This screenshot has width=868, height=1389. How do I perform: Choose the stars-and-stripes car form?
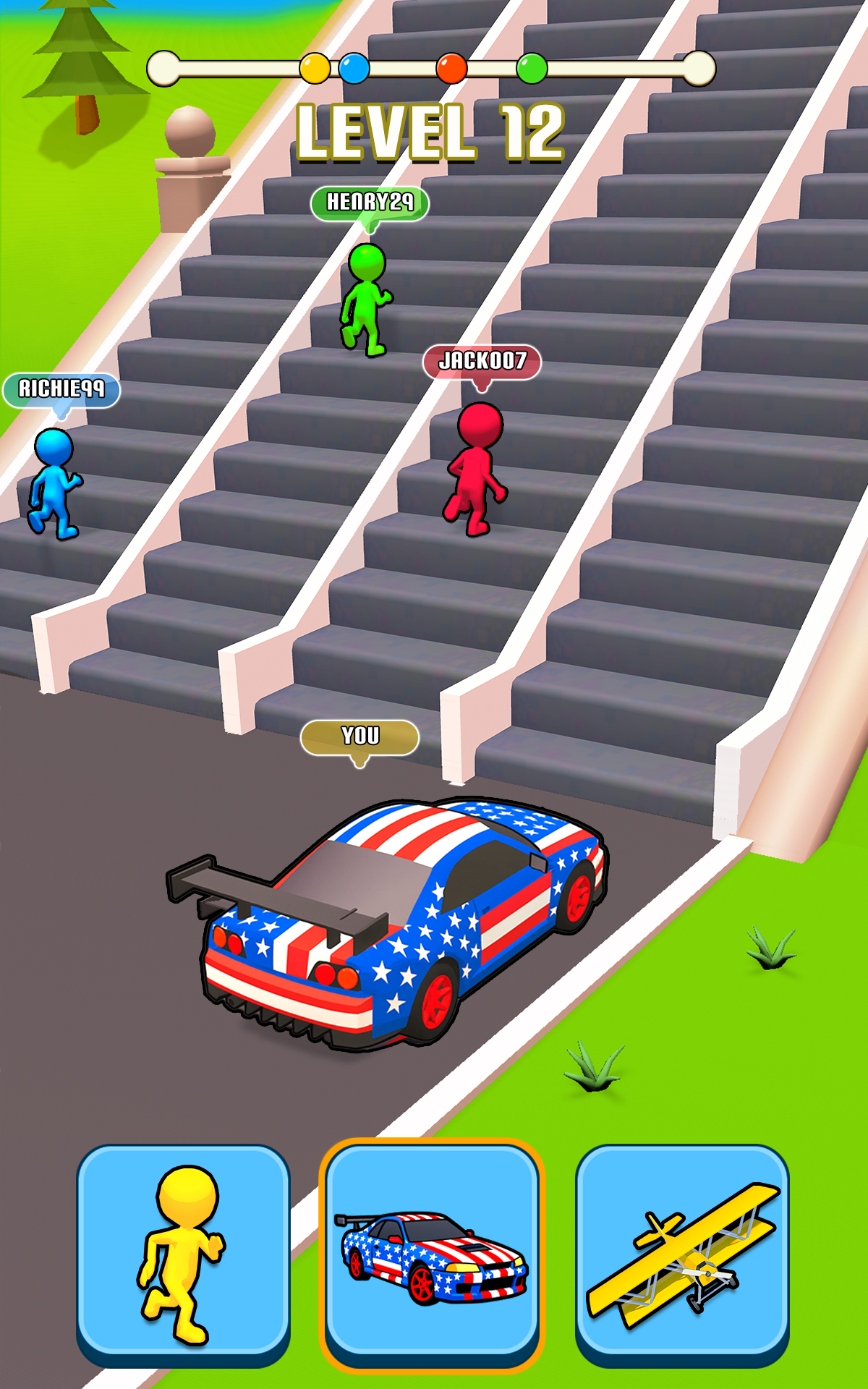click(432, 1254)
